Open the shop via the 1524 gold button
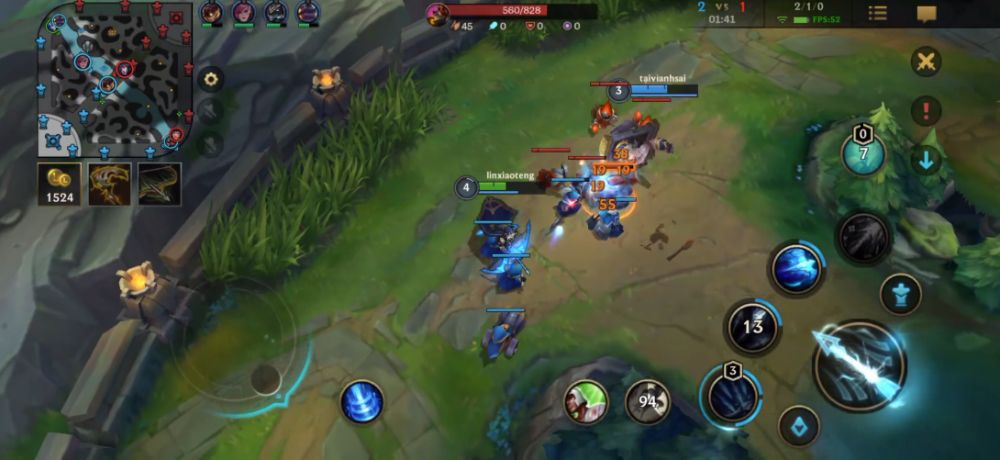 tap(59, 184)
